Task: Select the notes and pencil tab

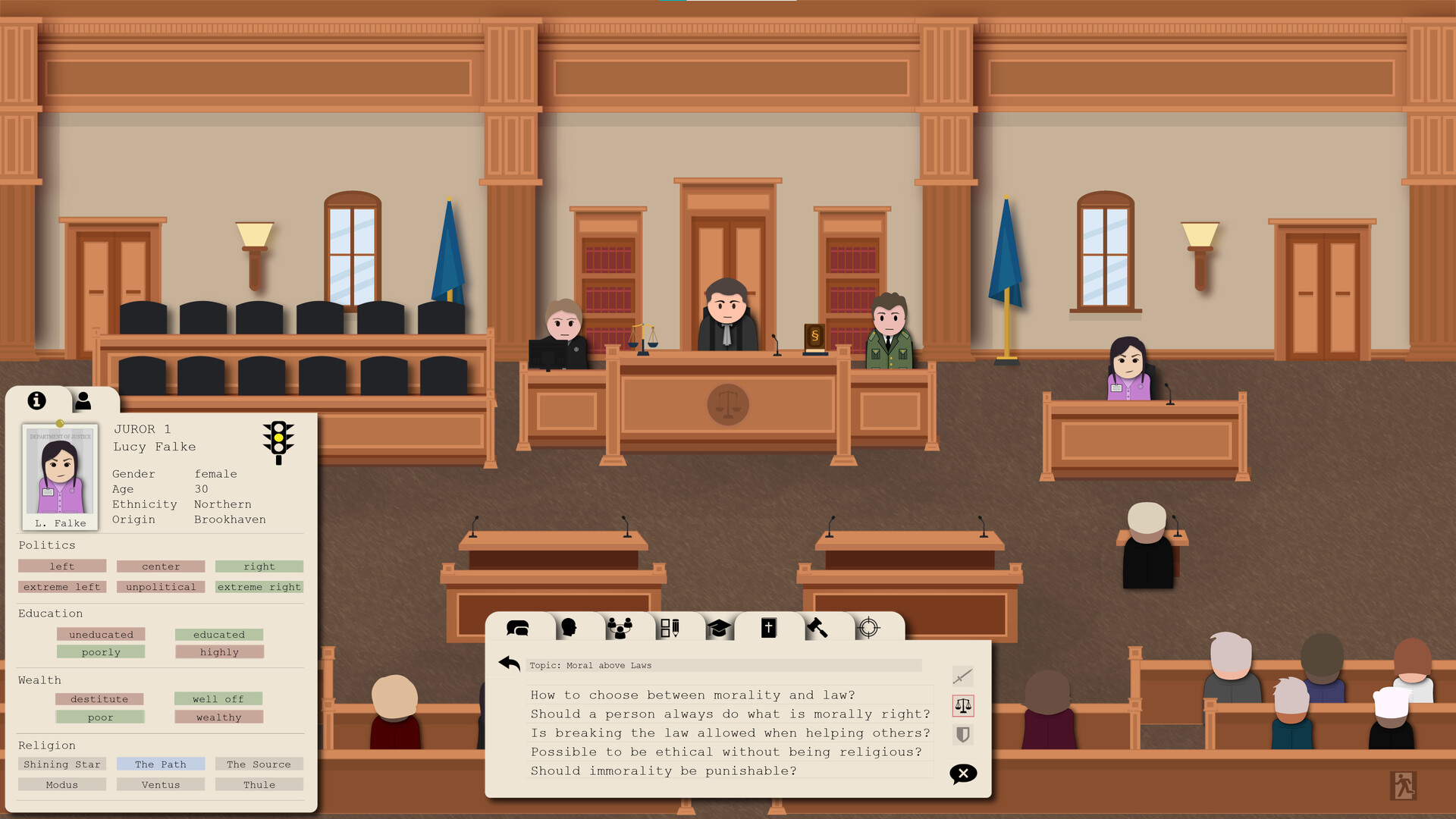Action: 671,627
